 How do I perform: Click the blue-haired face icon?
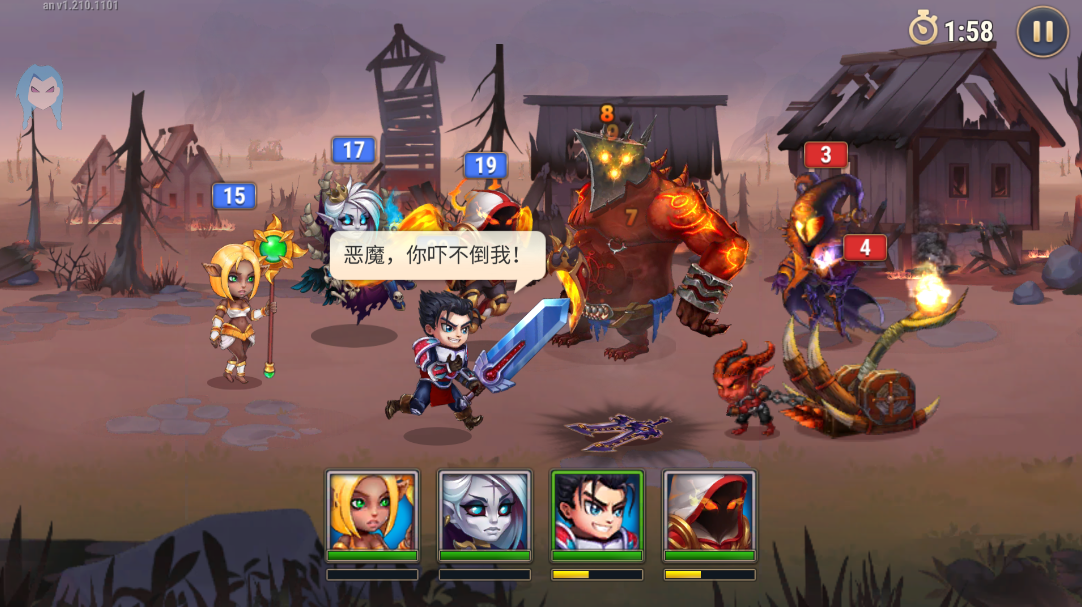pos(40,94)
